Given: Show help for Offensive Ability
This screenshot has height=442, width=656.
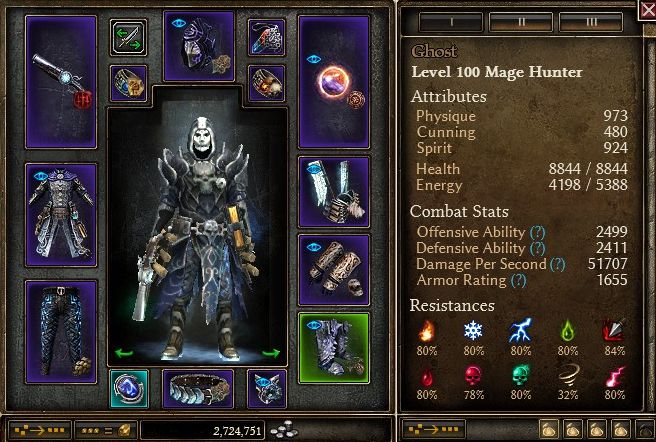Looking at the screenshot, I should (537, 232).
